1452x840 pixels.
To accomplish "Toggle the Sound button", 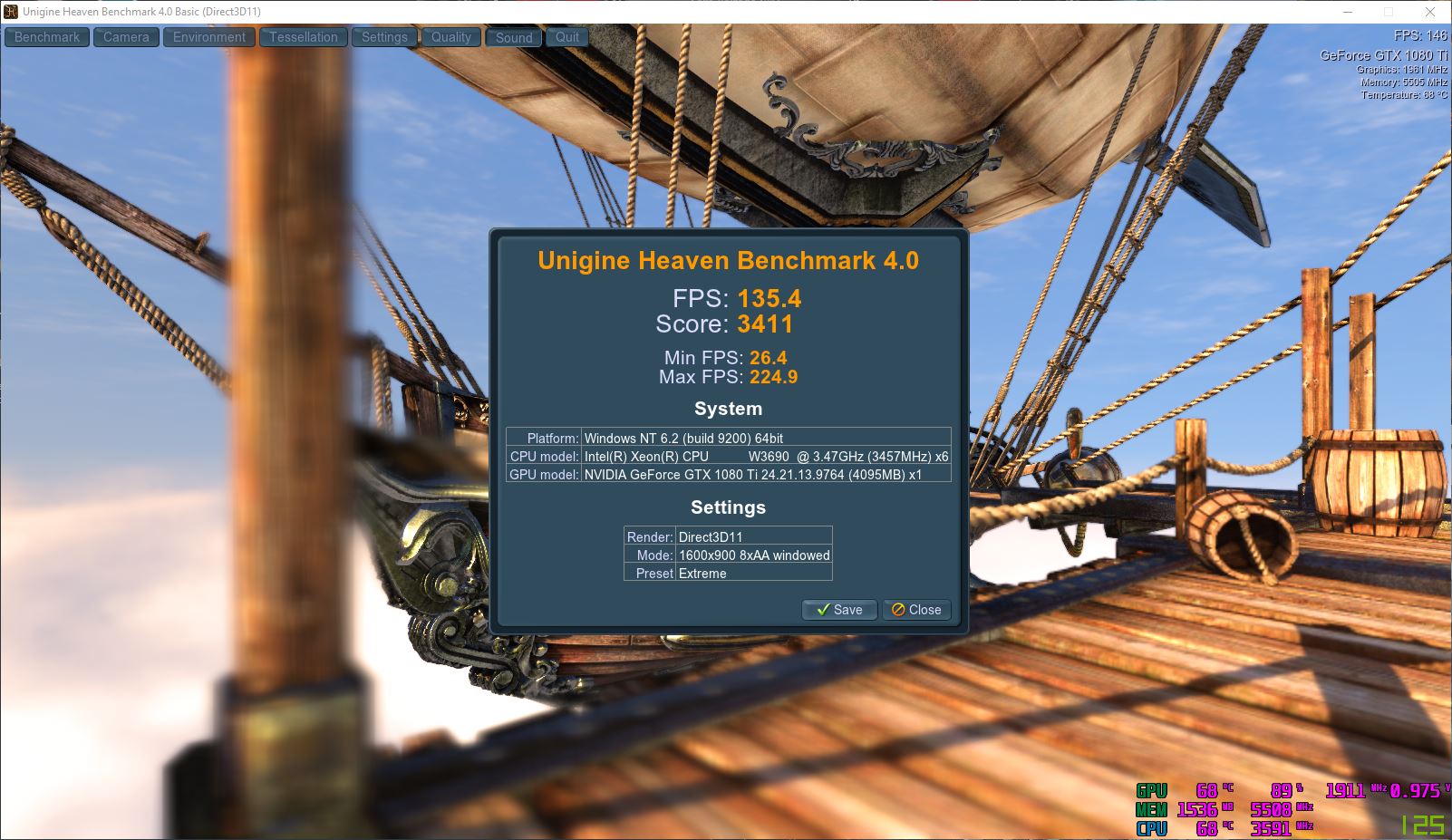I will 514,38.
